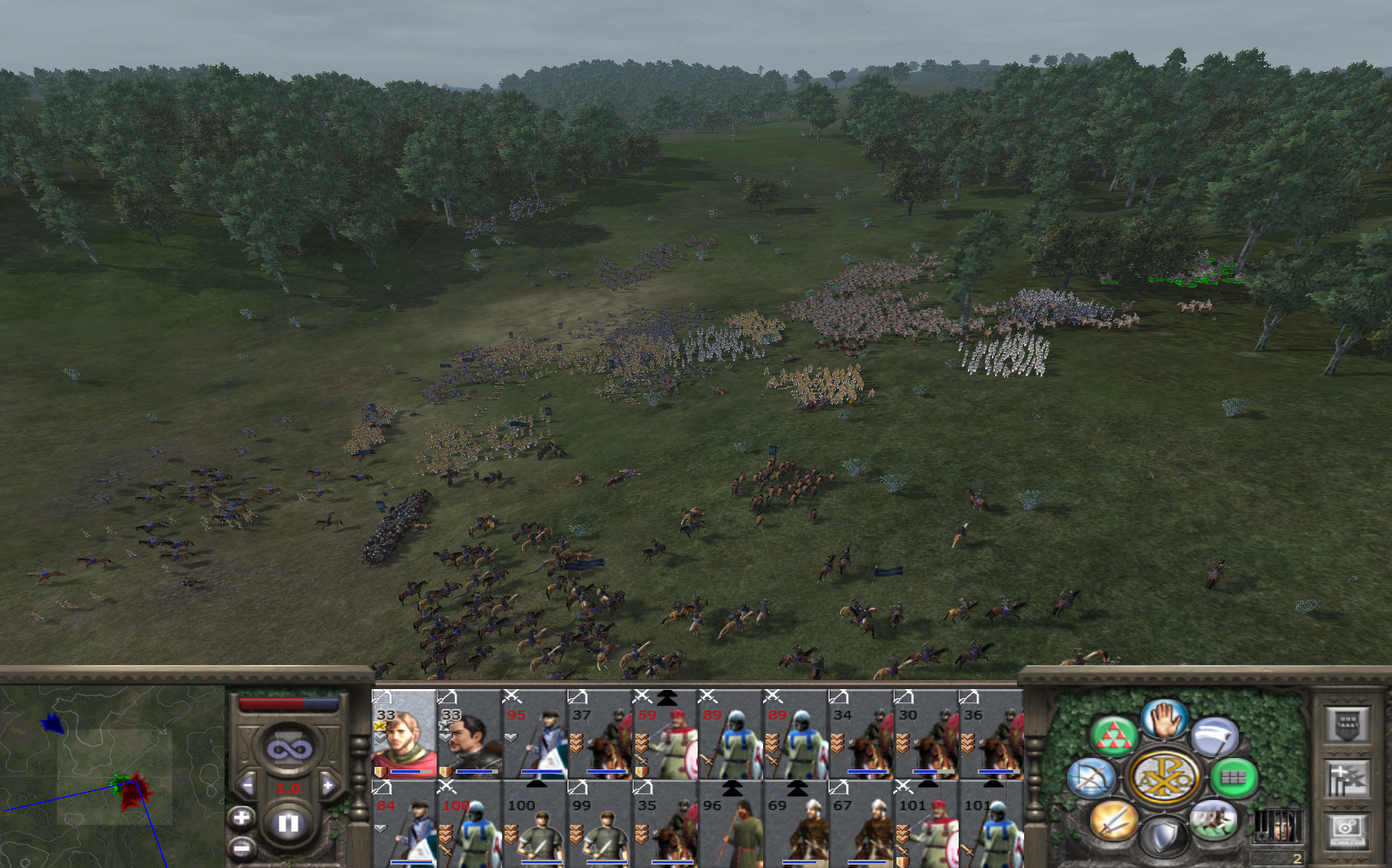Viewport: 1392px width, 868px height.
Task: Toggle guard mode shield icon
Action: tap(1164, 837)
